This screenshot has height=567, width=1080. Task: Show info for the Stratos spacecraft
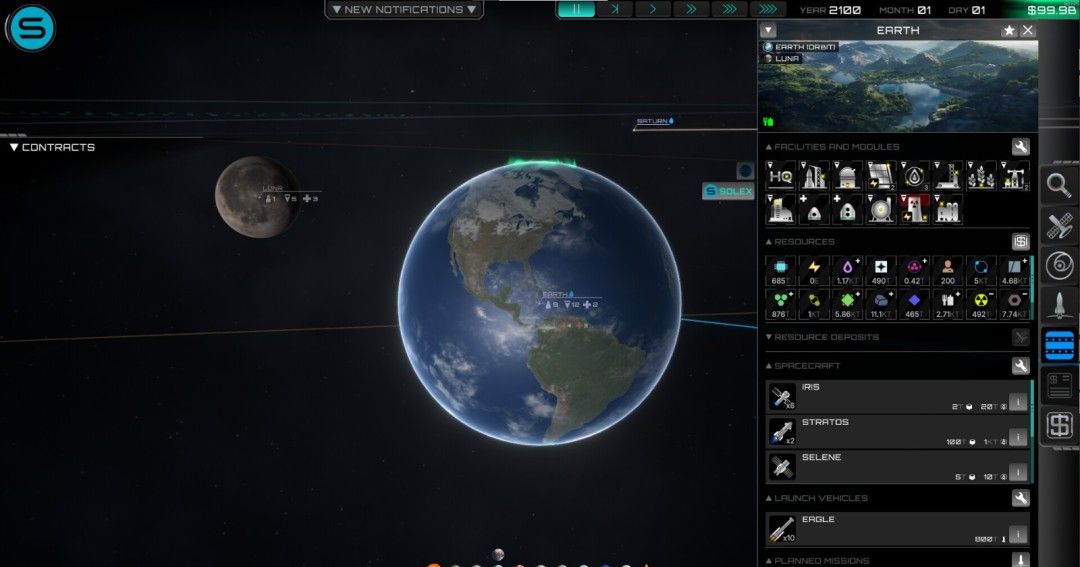click(x=1018, y=437)
